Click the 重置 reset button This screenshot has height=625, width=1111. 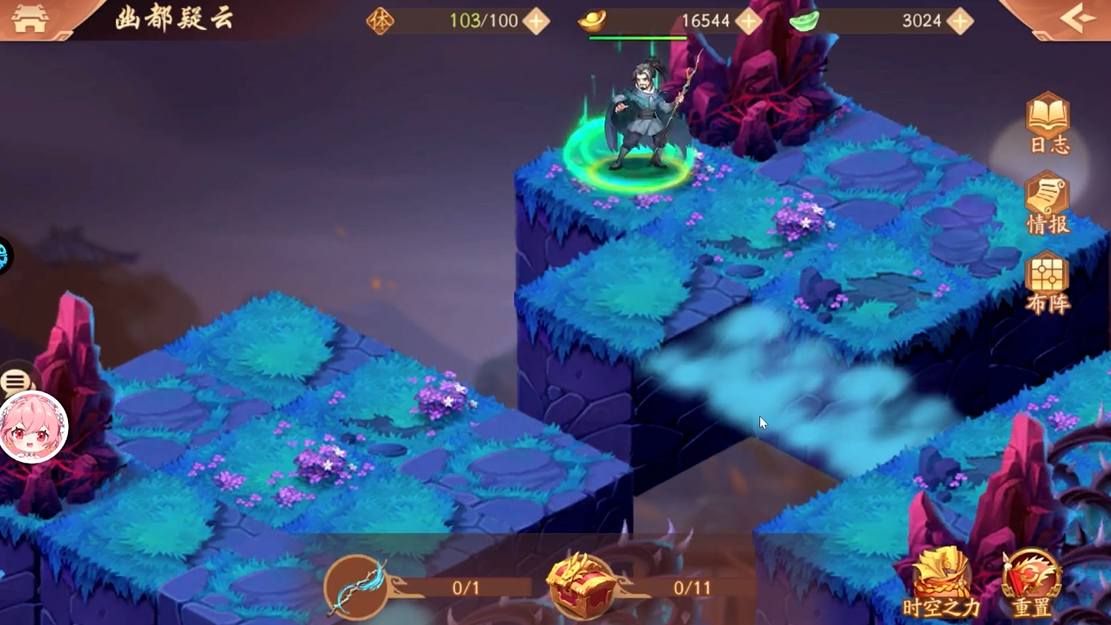point(1031,582)
